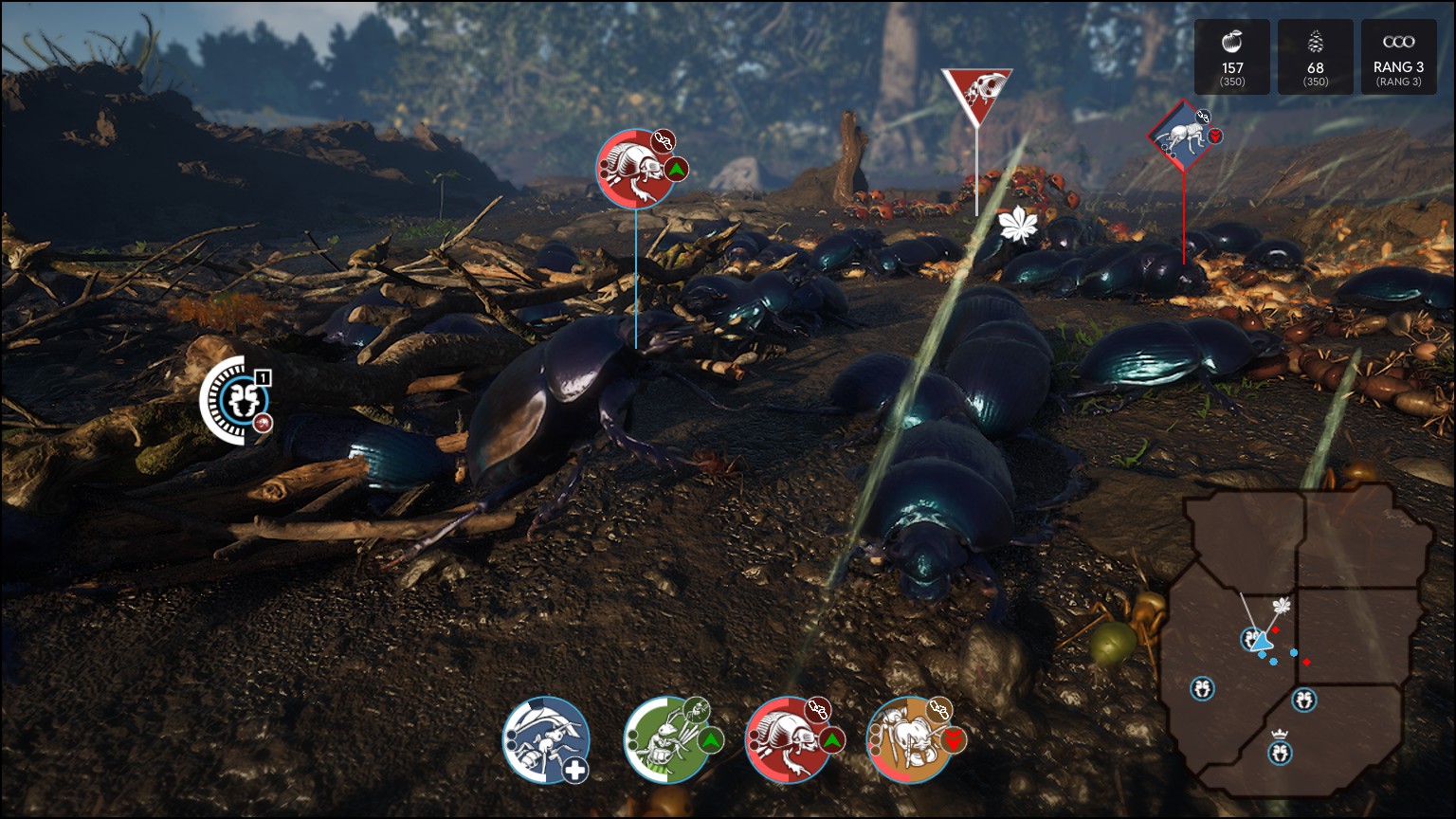
Task: Choose the red beetle legion on the bar
Action: coord(789,740)
